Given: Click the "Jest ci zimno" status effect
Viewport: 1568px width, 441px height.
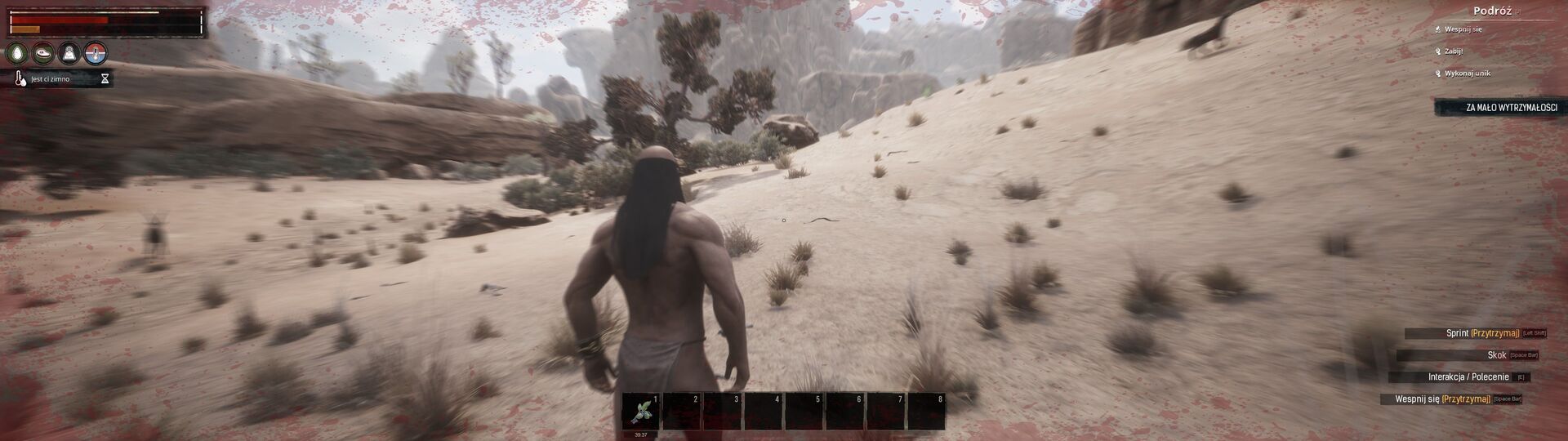Looking at the screenshot, I should click(51, 79).
